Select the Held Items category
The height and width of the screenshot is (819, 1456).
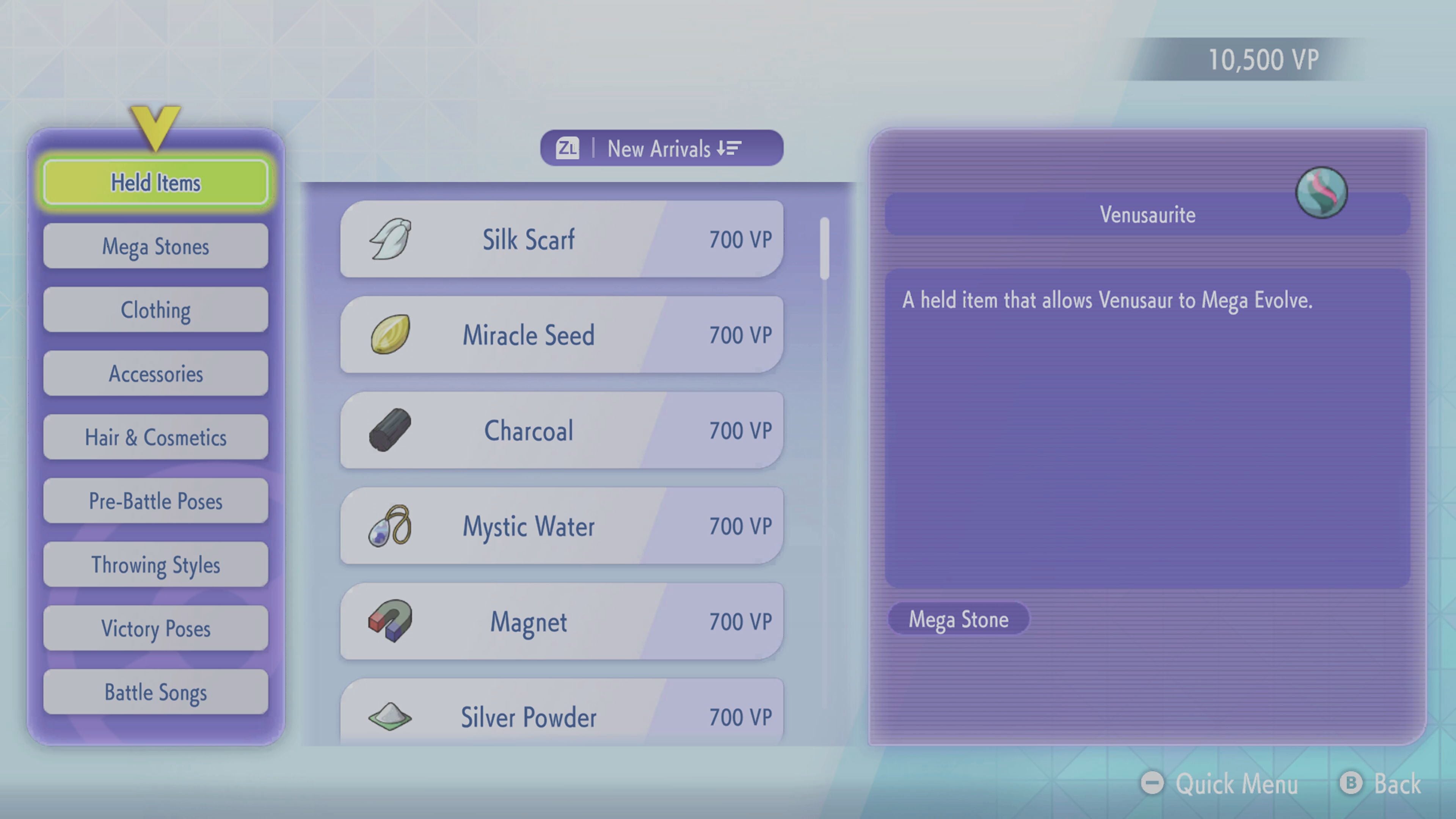(x=155, y=182)
